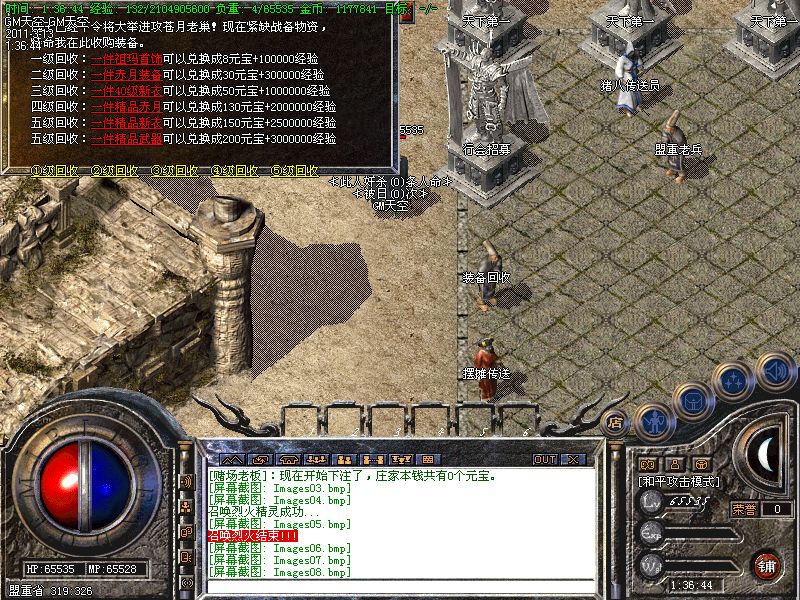
Task: Open the skills sparkle round icon
Action: coord(735,381)
